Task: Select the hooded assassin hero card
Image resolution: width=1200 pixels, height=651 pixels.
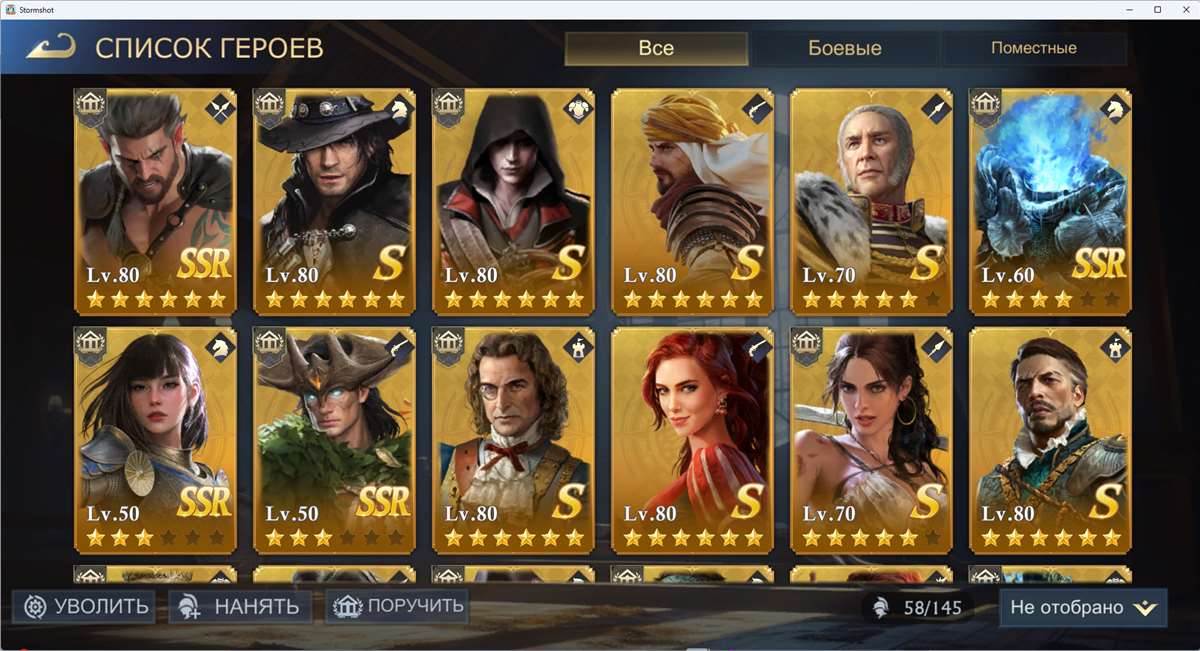Action: pos(514,200)
